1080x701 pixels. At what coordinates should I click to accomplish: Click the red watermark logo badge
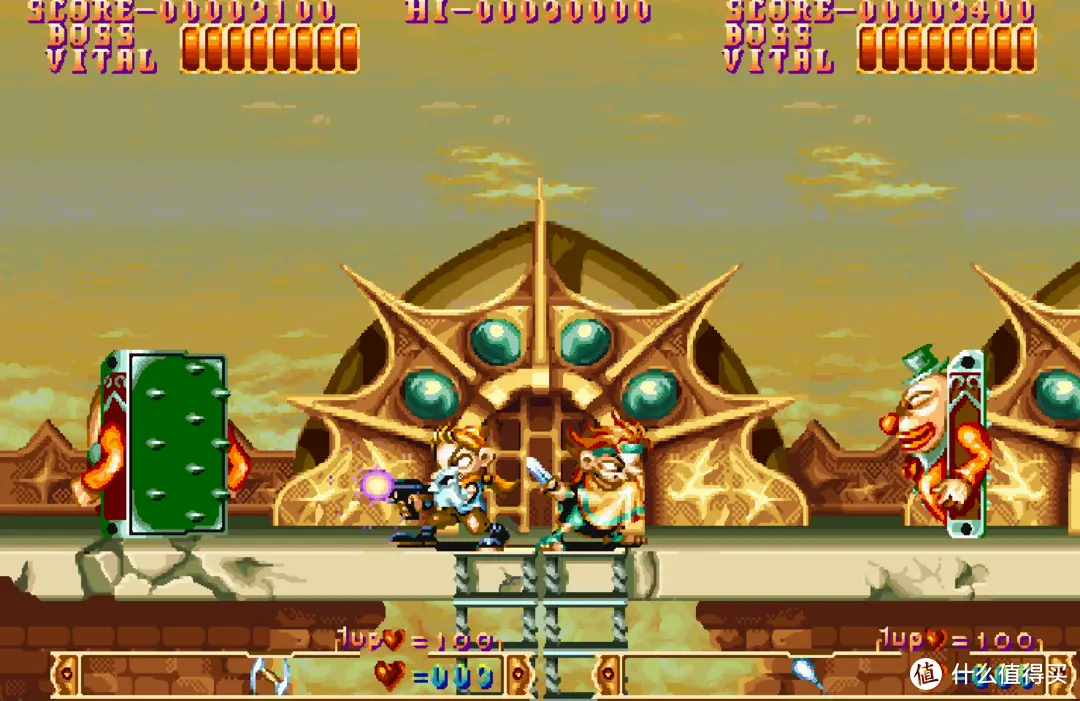pyautogui.click(x=927, y=673)
